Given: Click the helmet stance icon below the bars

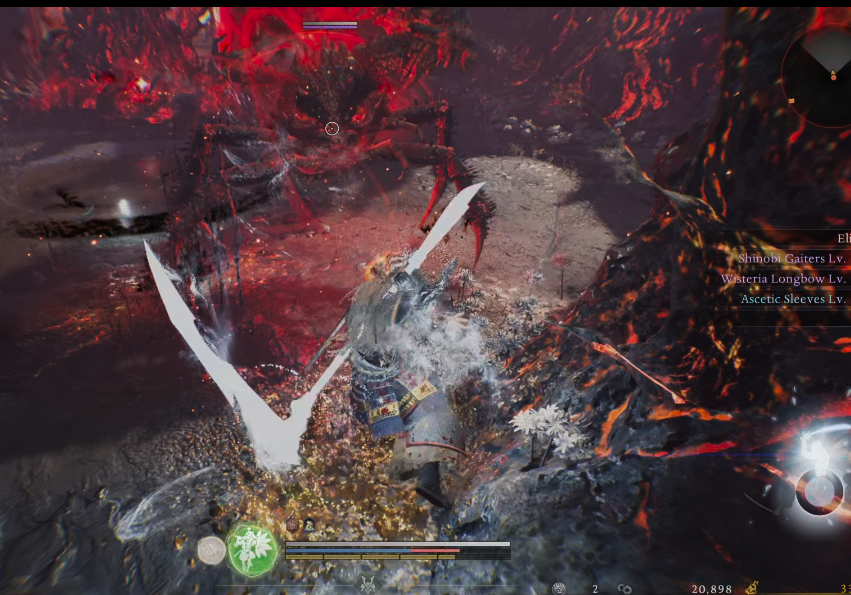Looking at the screenshot, I should coord(369,584).
